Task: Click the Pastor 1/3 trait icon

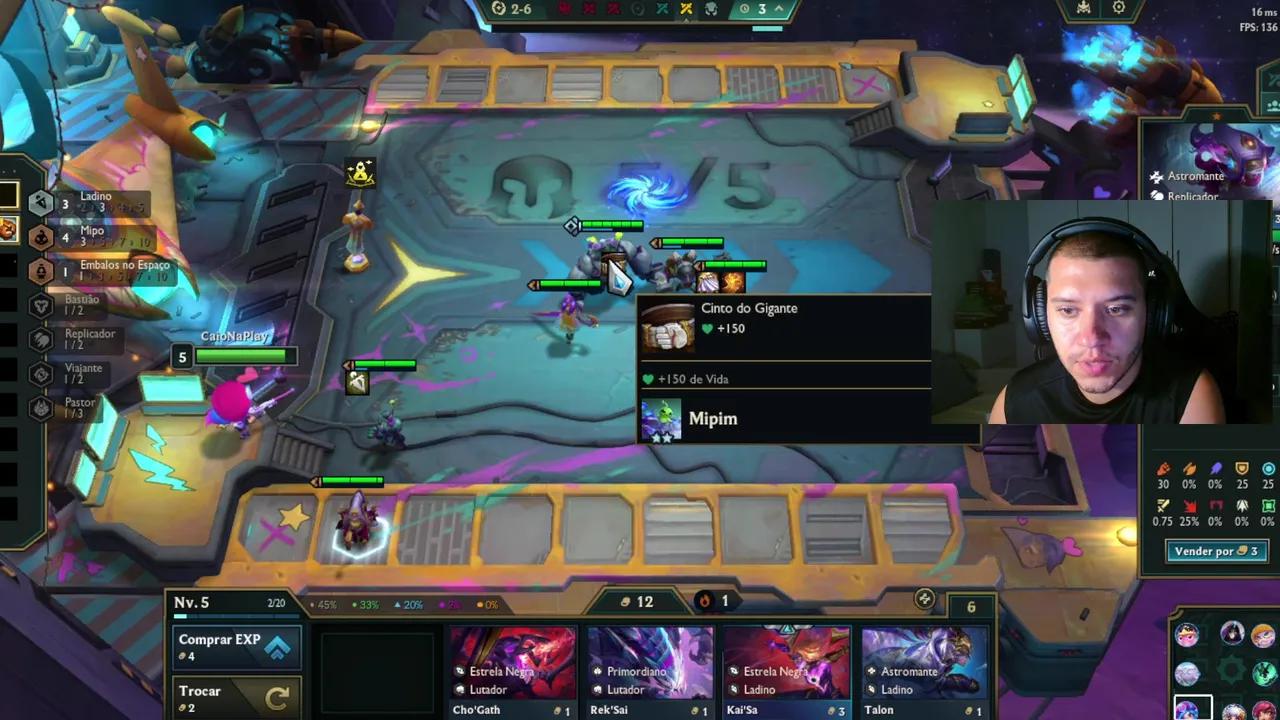Action: (x=41, y=406)
